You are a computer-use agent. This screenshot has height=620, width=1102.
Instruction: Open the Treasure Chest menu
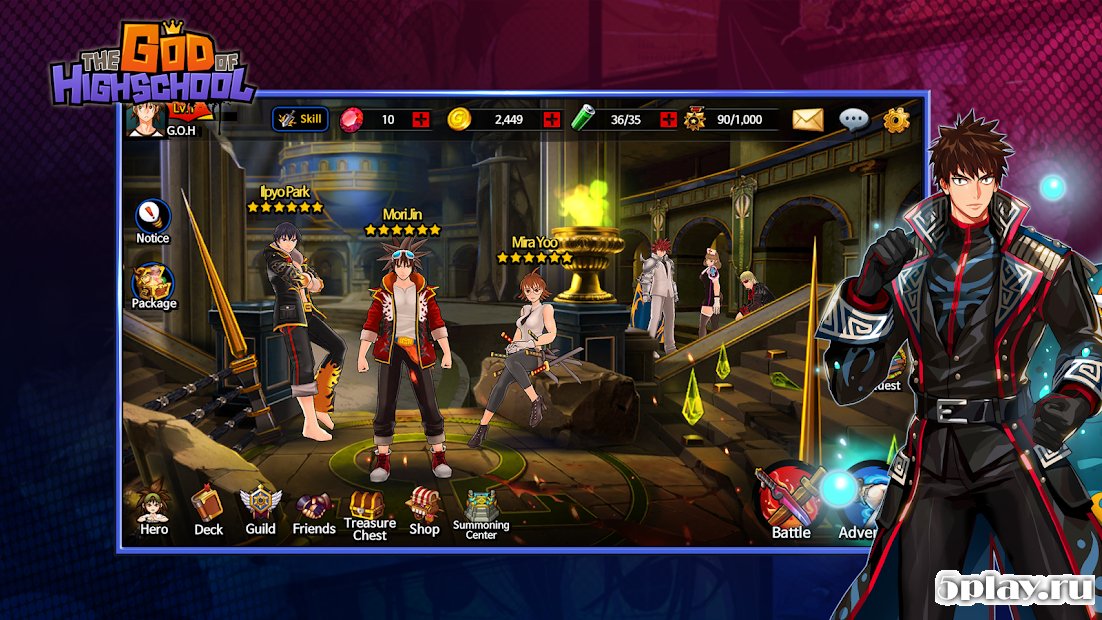(x=369, y=514)
